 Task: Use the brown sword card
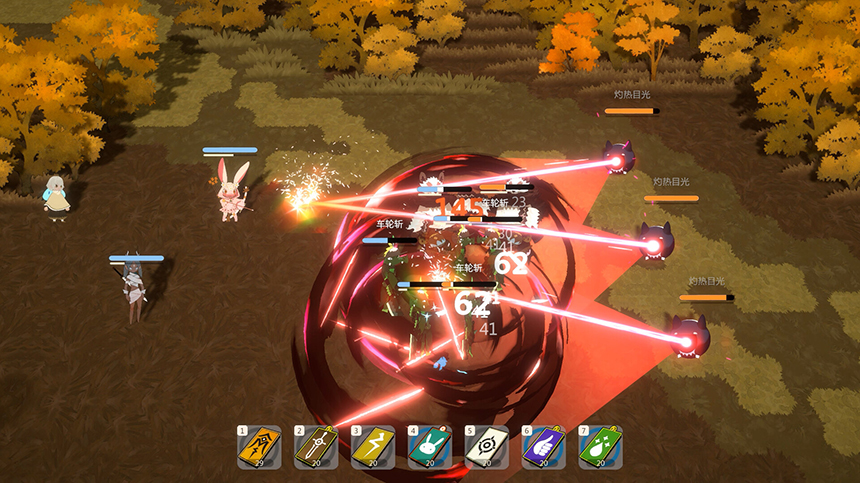(316, 447)
